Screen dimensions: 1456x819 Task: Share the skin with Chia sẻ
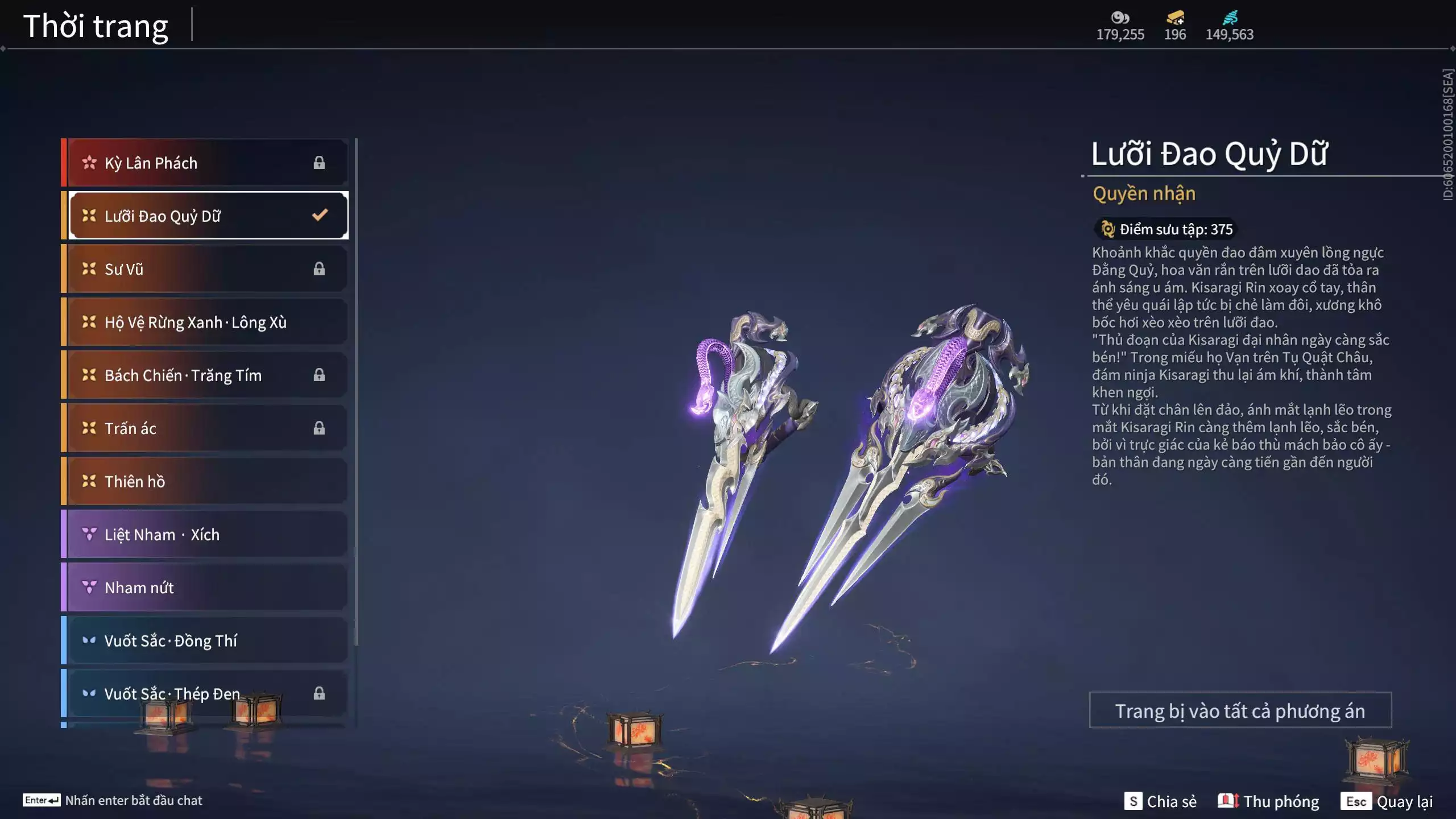point(1160,801)
